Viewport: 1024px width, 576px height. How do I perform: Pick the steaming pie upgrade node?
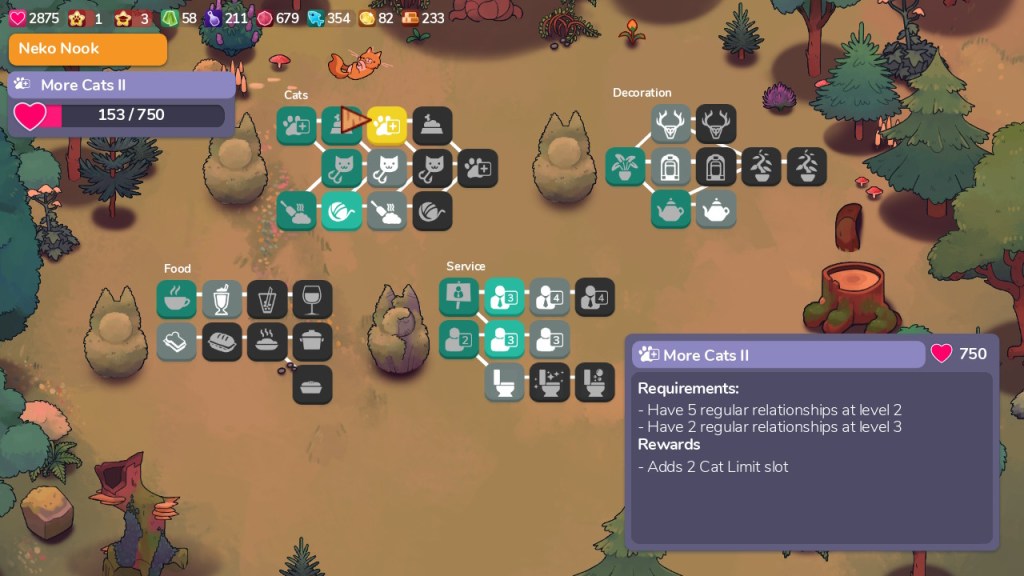[267, 341]
